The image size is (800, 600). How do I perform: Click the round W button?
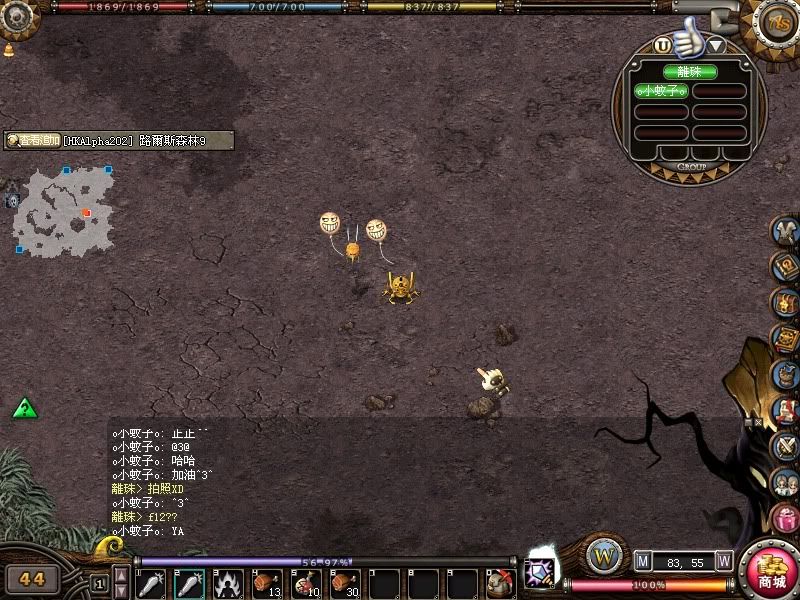pyautogui.click(x=604, y=555)
